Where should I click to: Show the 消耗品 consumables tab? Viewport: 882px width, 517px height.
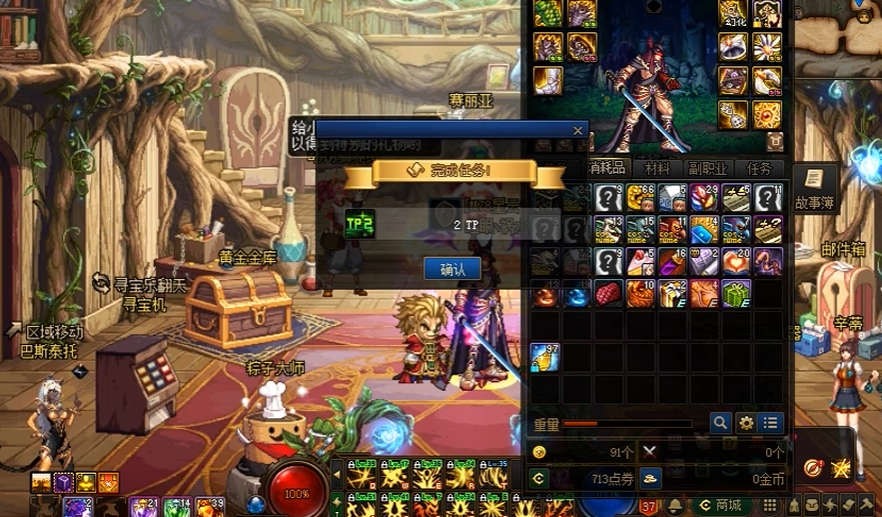(x=608, y=168)
